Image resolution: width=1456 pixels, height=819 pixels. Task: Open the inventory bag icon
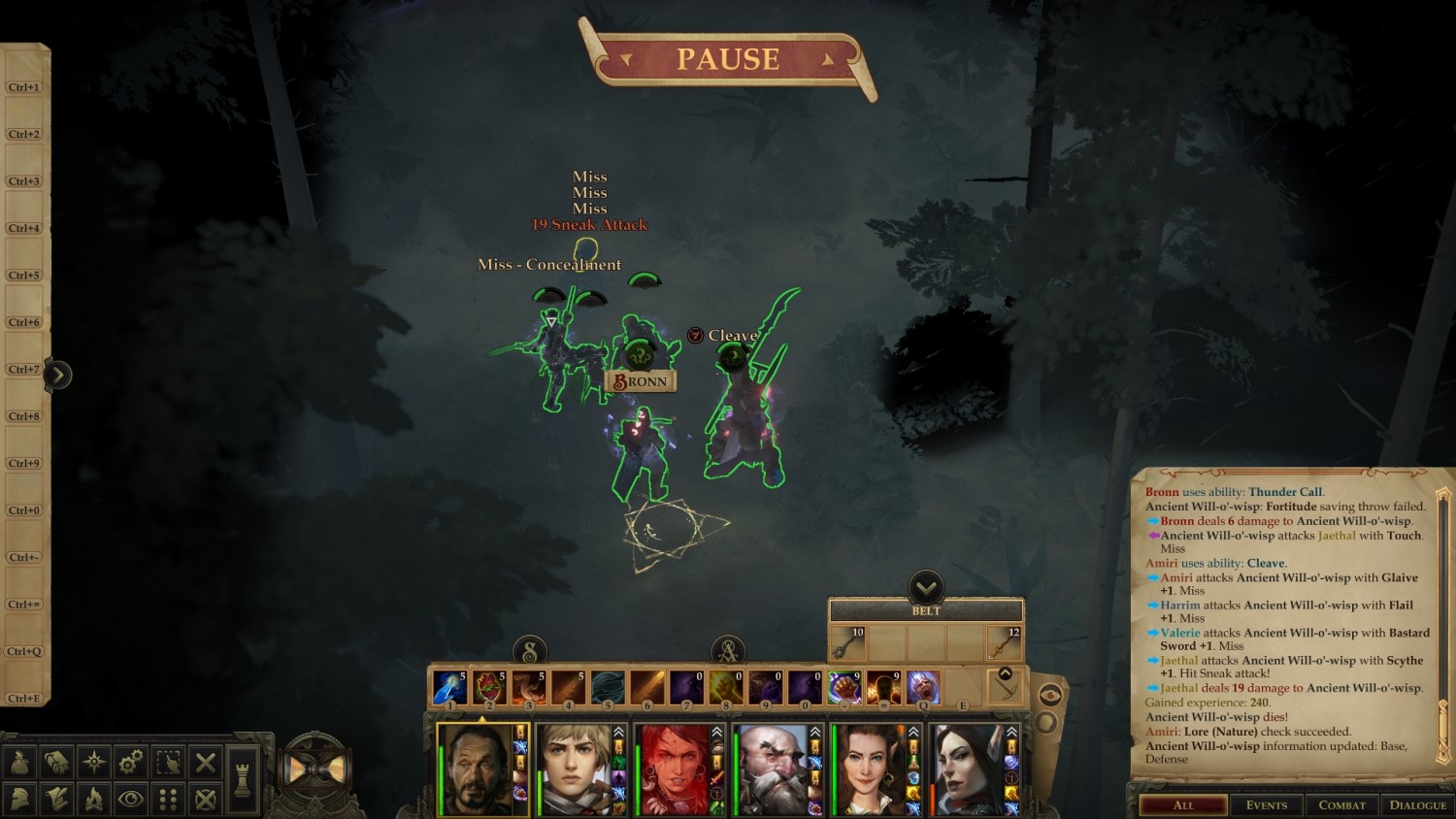(x=19, y=763)
